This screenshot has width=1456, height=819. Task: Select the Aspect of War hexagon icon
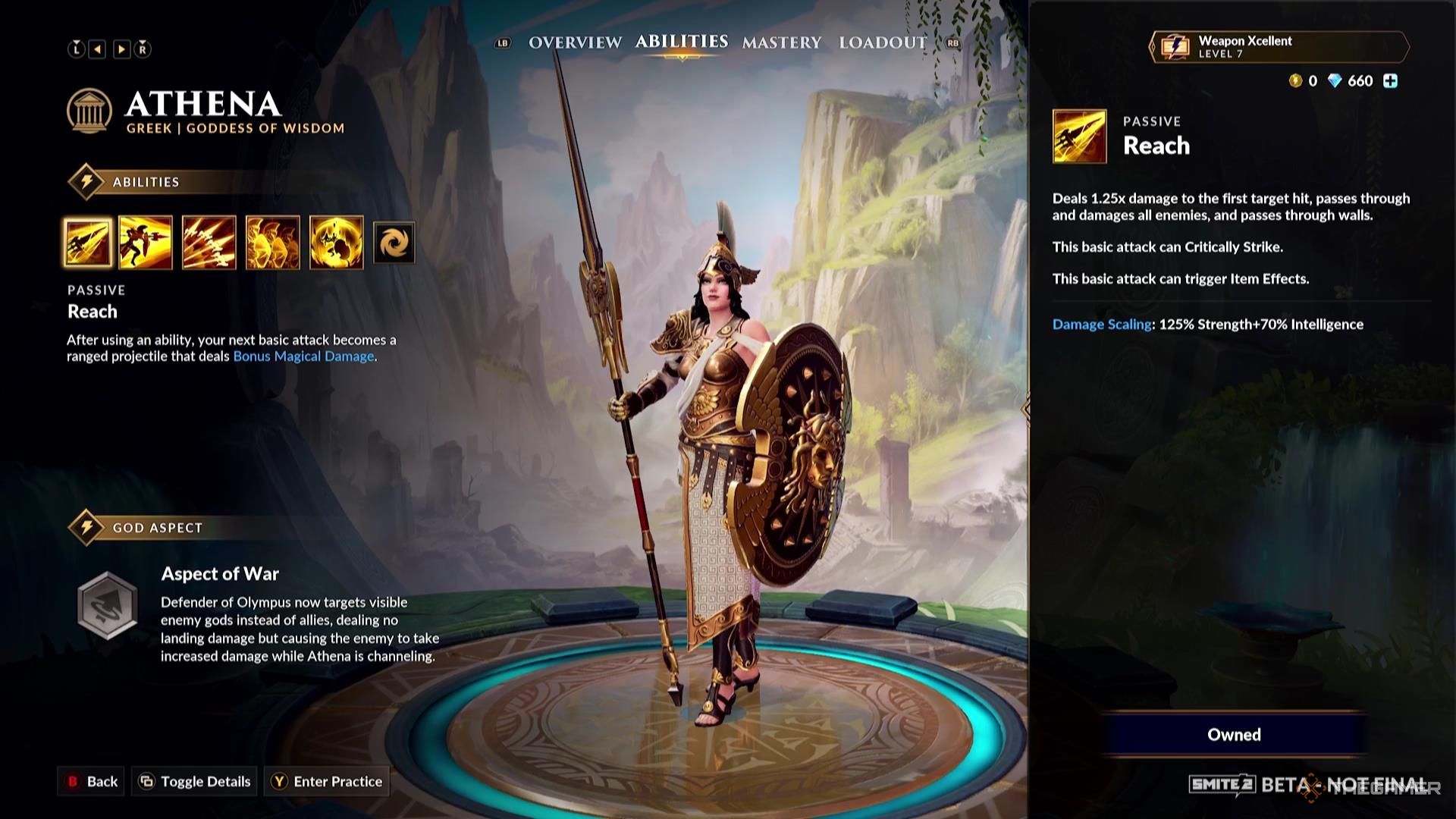[108, 605]
